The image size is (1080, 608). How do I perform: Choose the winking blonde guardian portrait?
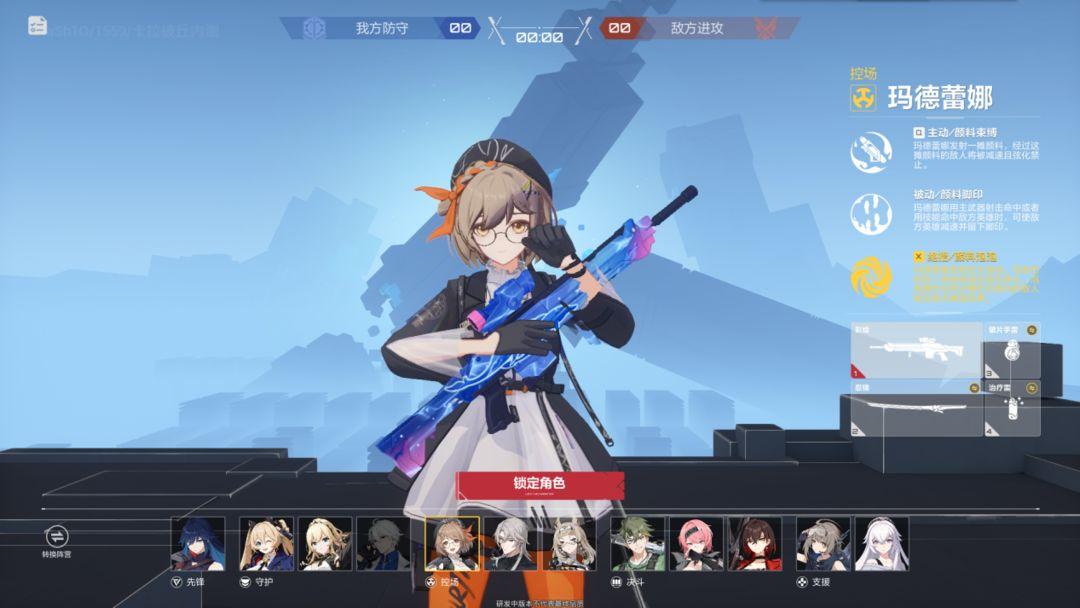(x=266, y=544)
